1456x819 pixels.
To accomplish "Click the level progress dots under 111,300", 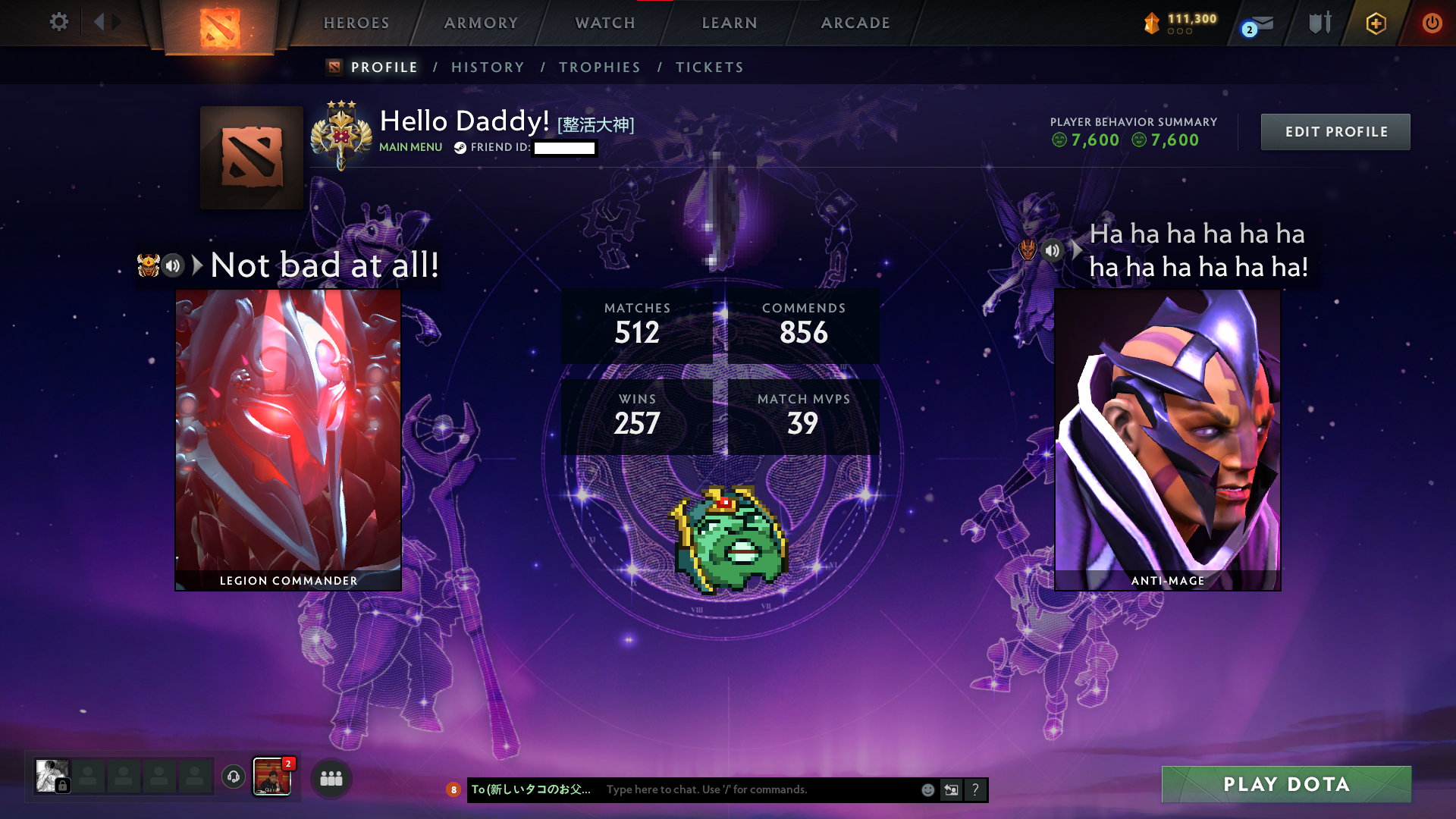I will tap(1179, 33).
